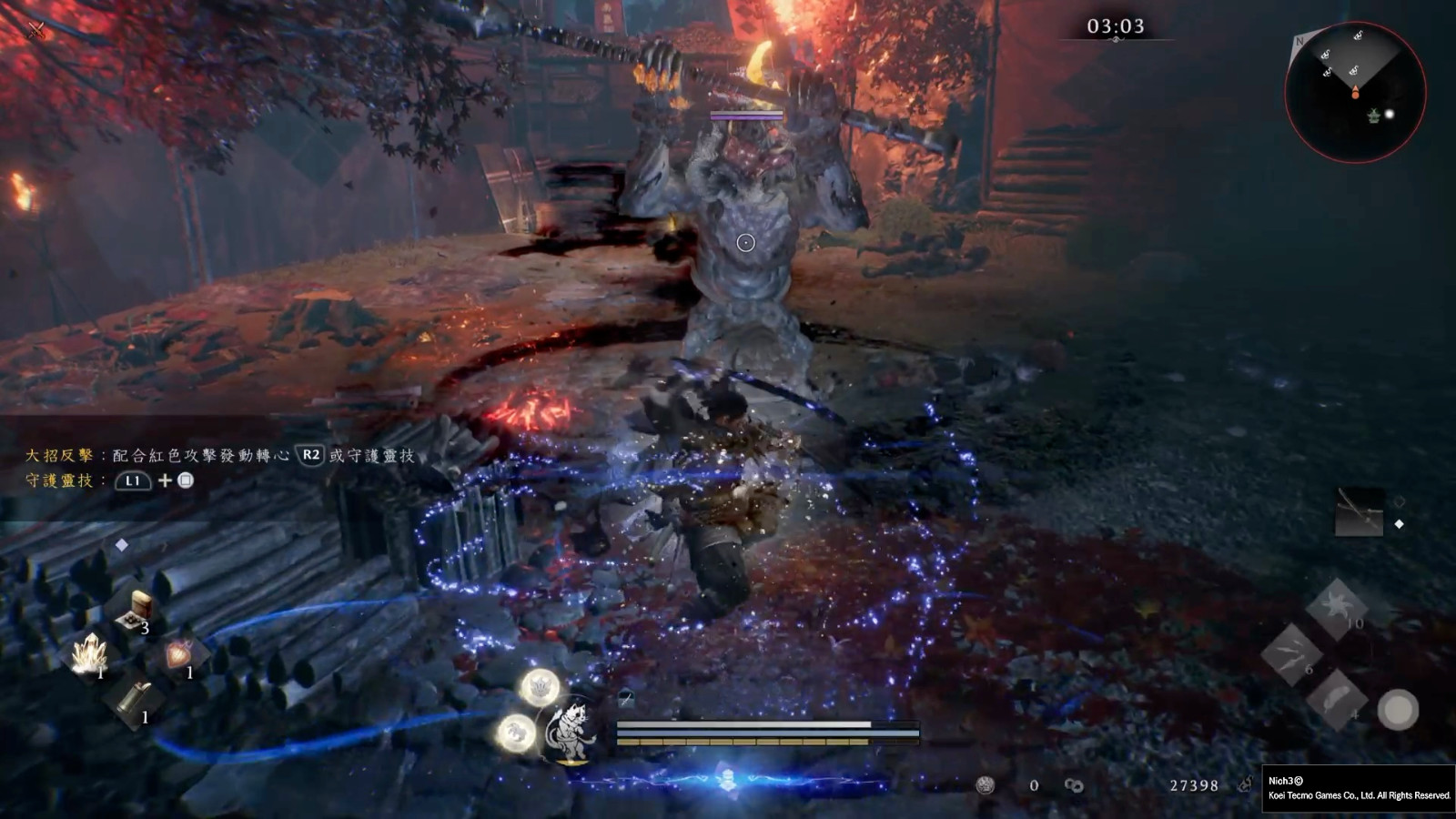Trigger the upper glowing spirit skill orb

coord(540,686)
